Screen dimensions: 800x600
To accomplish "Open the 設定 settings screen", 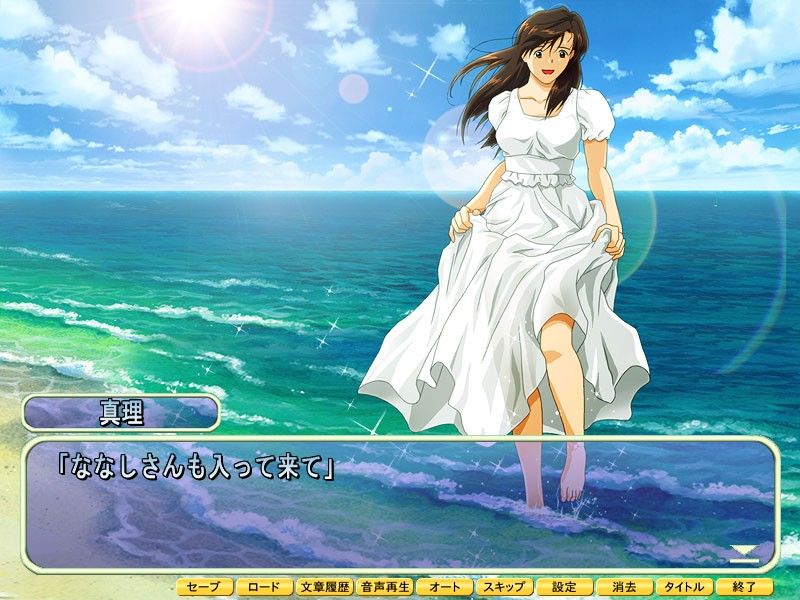I will (565, 587).
